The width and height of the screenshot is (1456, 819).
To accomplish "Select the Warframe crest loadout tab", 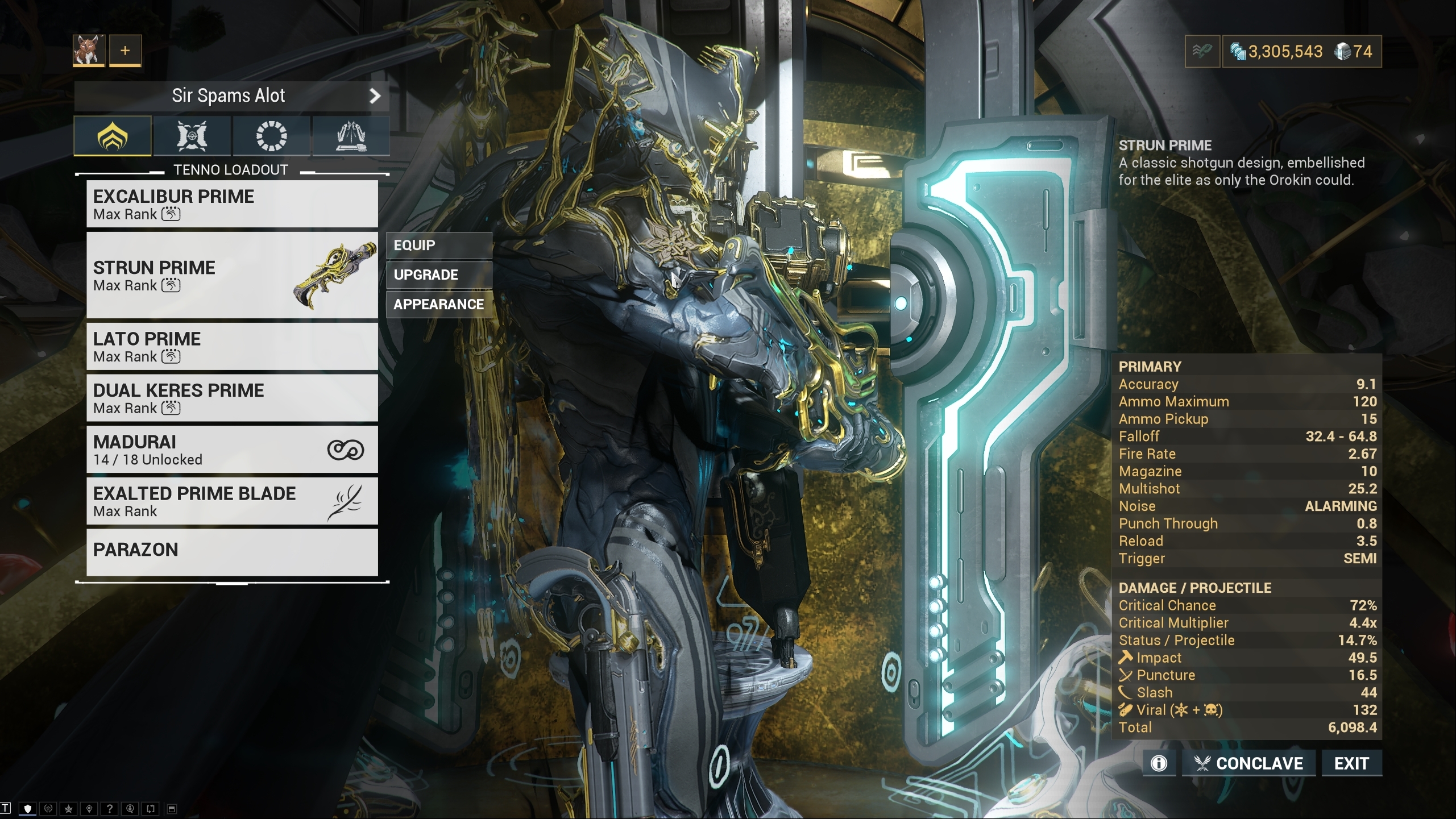I will click(112, 135).
